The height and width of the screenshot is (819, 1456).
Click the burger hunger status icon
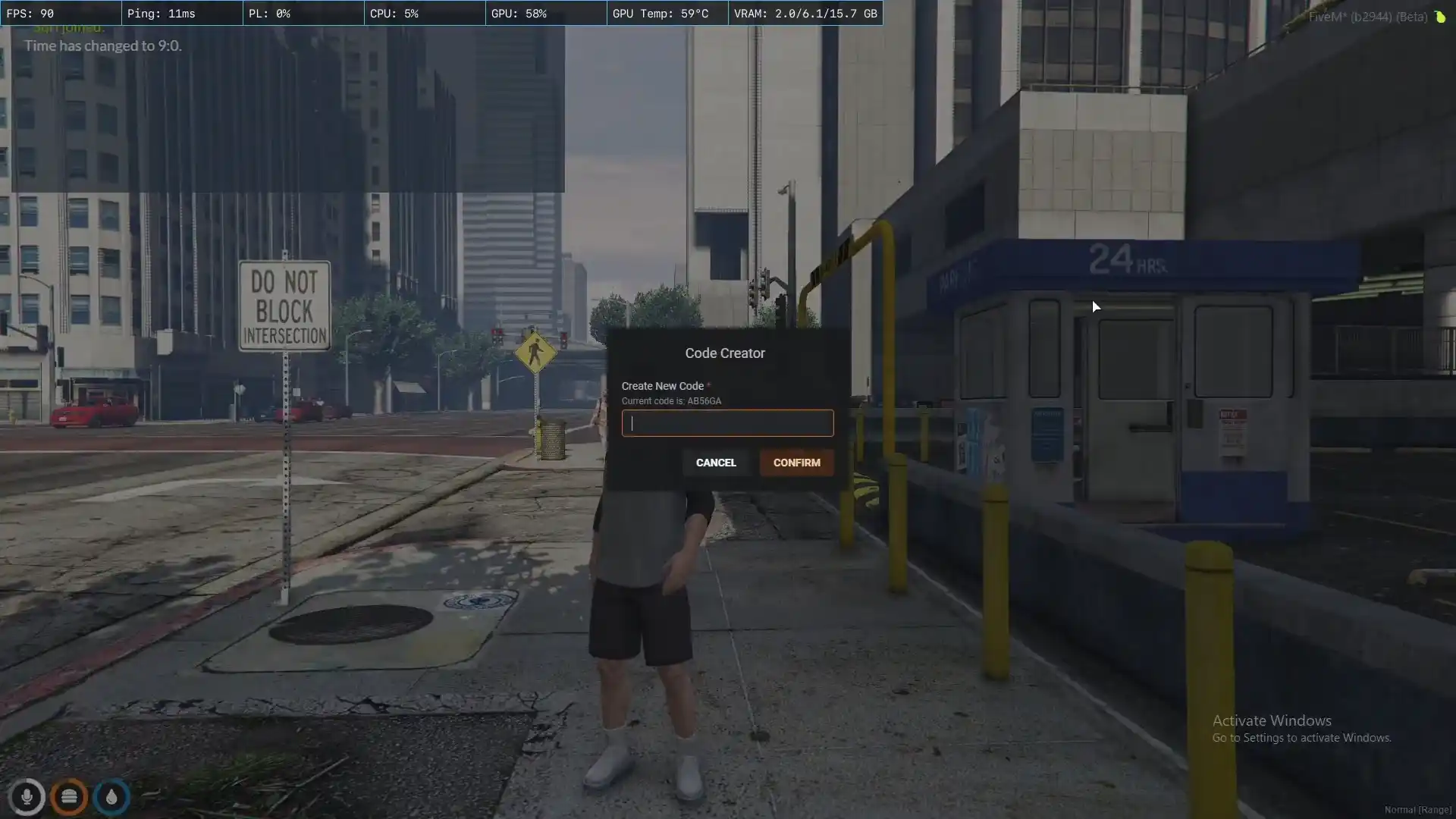tap(69, 797)
